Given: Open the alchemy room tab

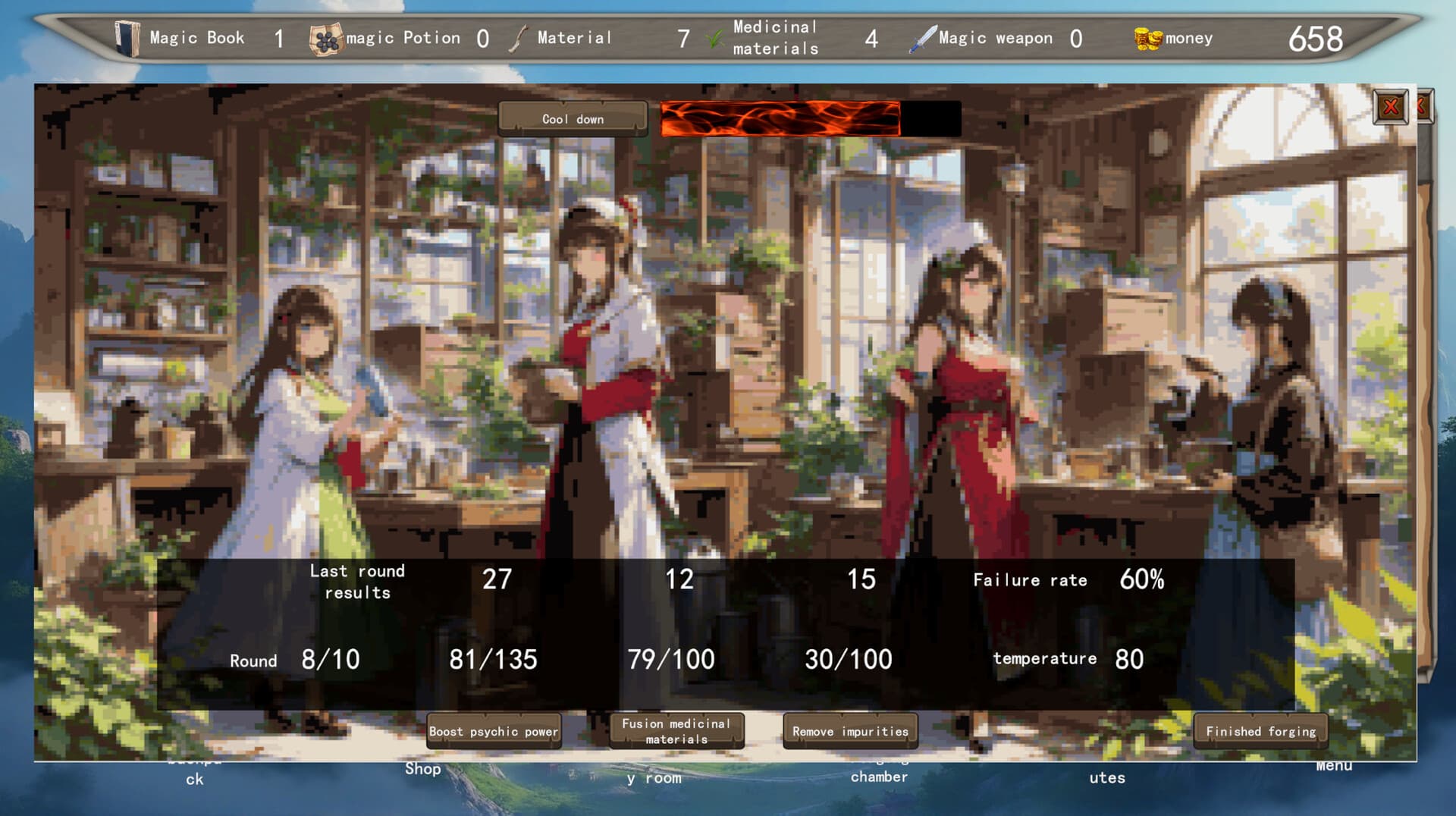Looking at the screenshot, I should (657, 774).
